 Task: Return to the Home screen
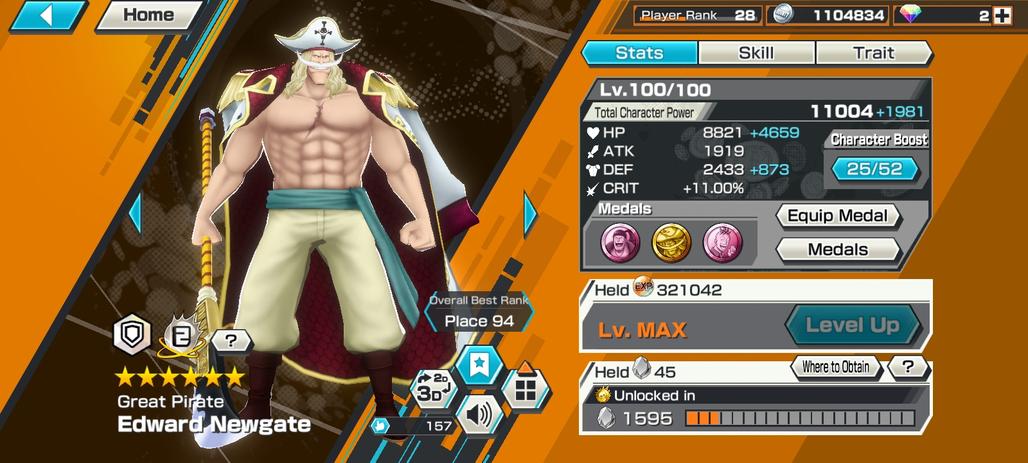coord(148,15)
